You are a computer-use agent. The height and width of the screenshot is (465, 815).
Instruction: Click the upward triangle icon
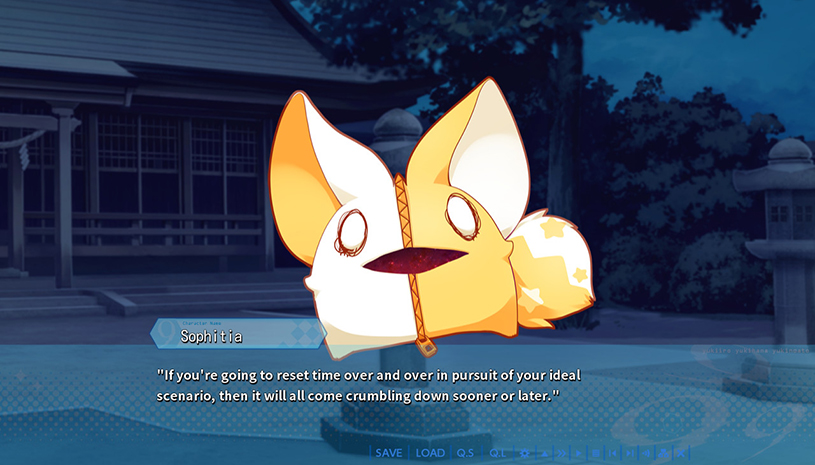(x=545, y=453)
